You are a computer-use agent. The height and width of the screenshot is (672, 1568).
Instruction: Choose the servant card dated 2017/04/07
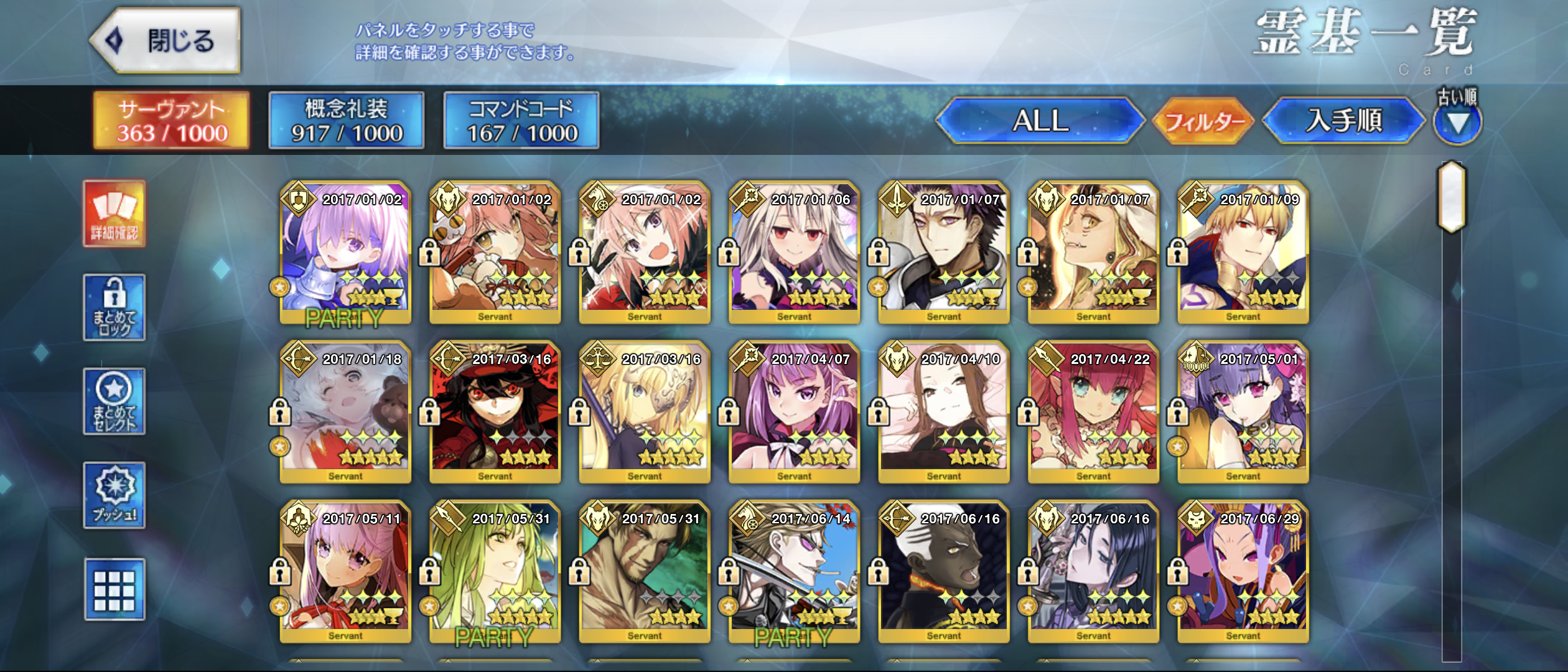click(795, 412)
